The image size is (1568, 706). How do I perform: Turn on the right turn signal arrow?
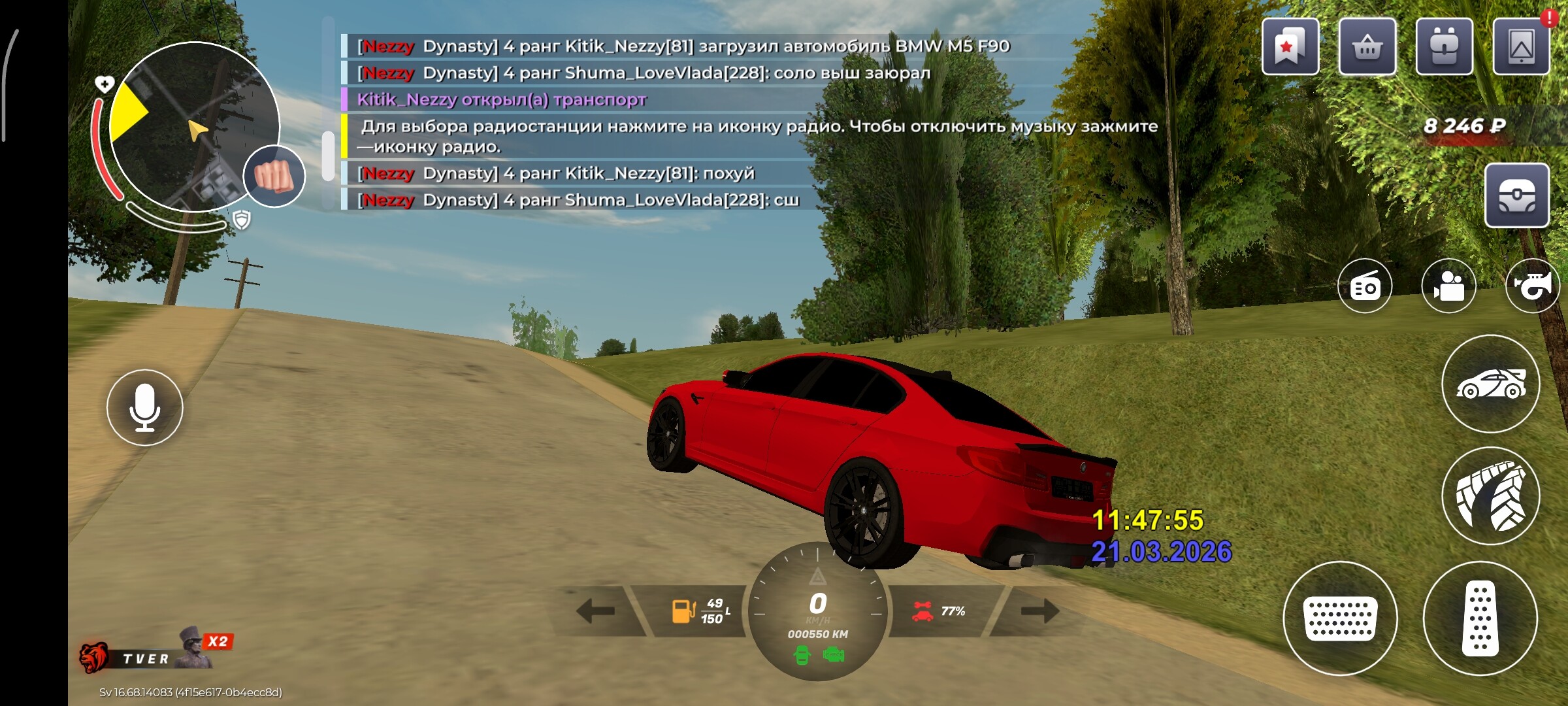pos(1039,611)
